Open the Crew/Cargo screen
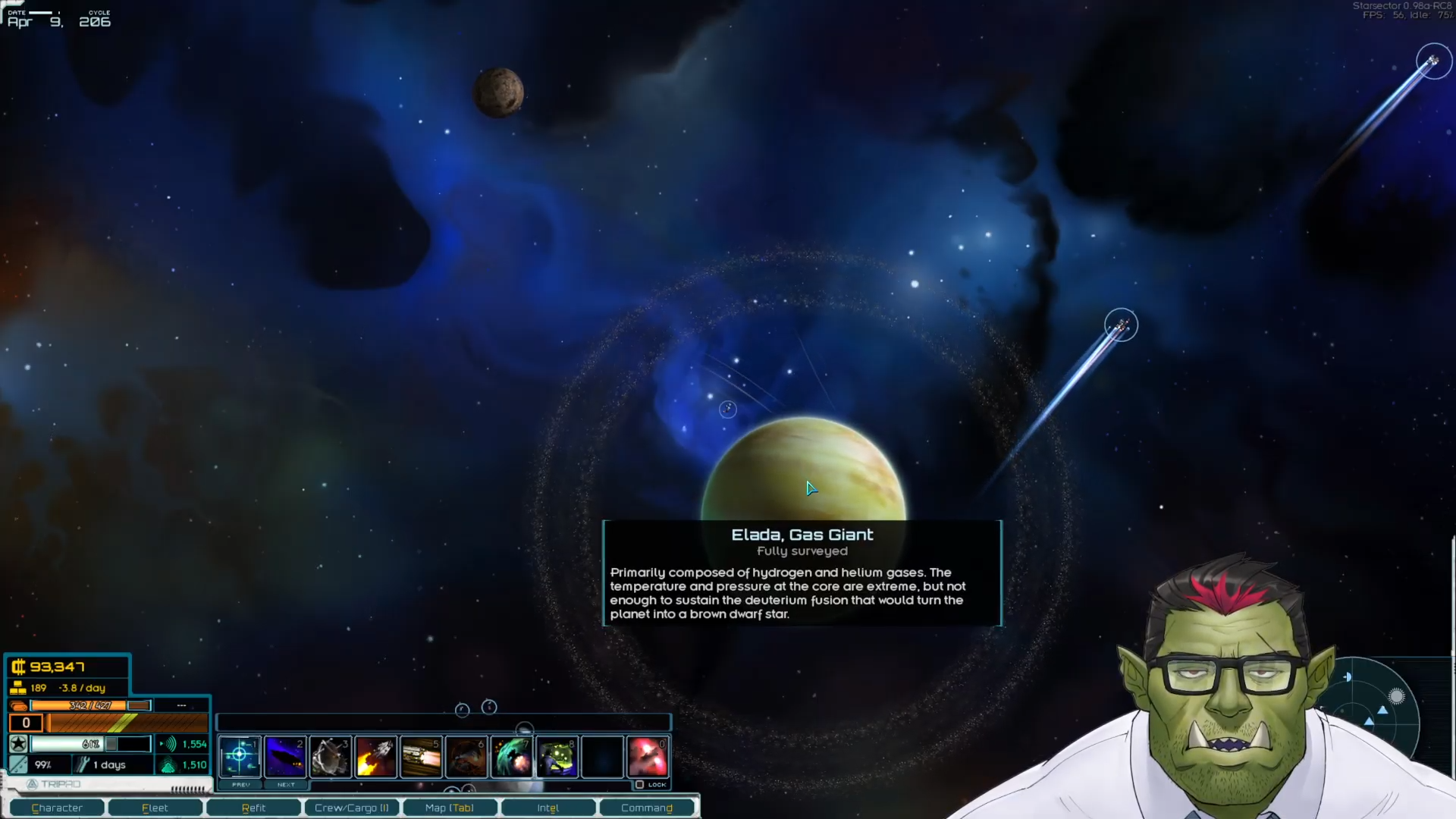Screen dimensions: 1456x819 pos(351,808)
